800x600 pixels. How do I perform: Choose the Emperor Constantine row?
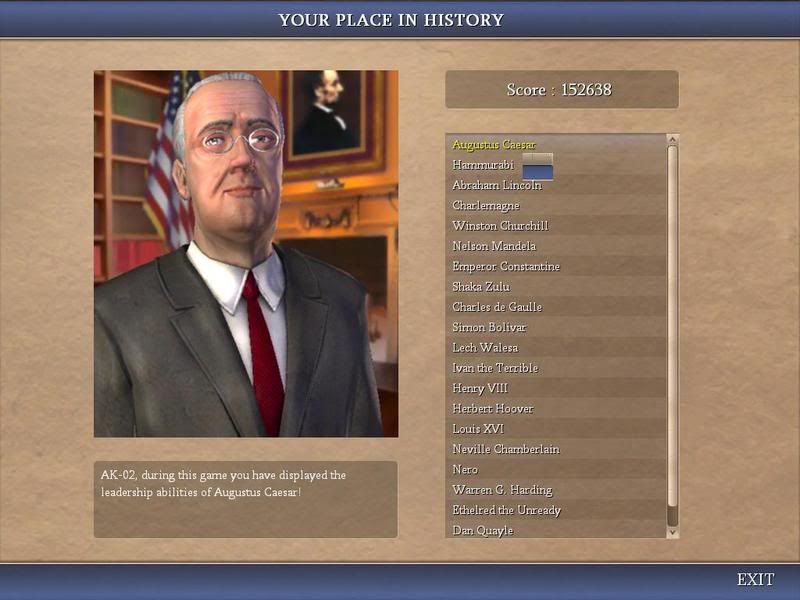coord(506,266)
